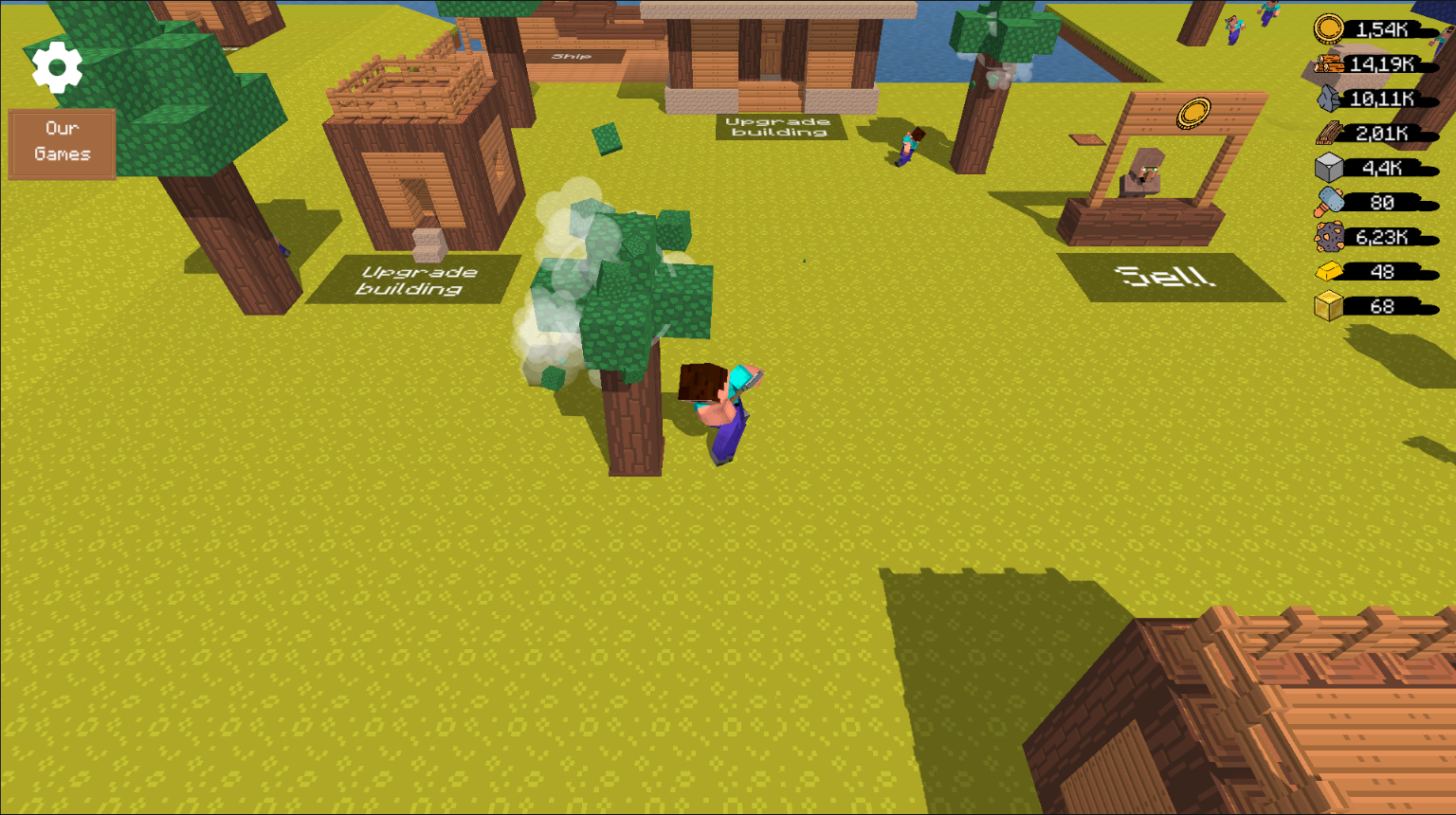Click the stone resource icon
This screenshot has width=1456, height=815.
1326,99
